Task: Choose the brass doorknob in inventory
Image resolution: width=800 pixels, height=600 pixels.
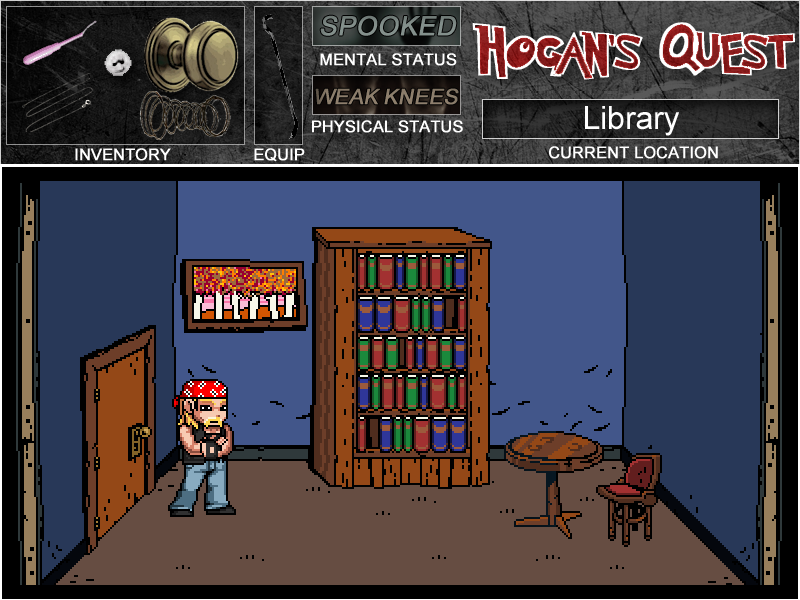Action: [190, 53]
